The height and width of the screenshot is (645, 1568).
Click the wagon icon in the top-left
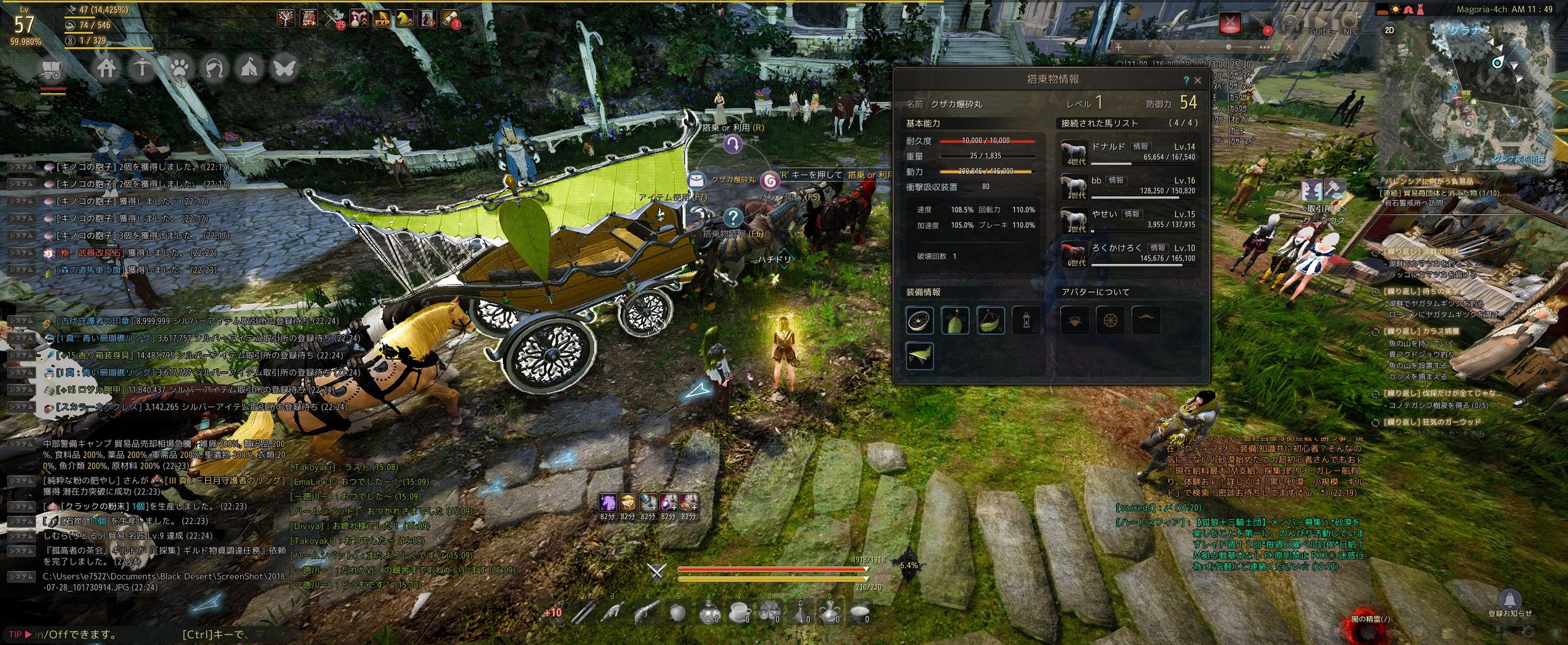point(52,70)
